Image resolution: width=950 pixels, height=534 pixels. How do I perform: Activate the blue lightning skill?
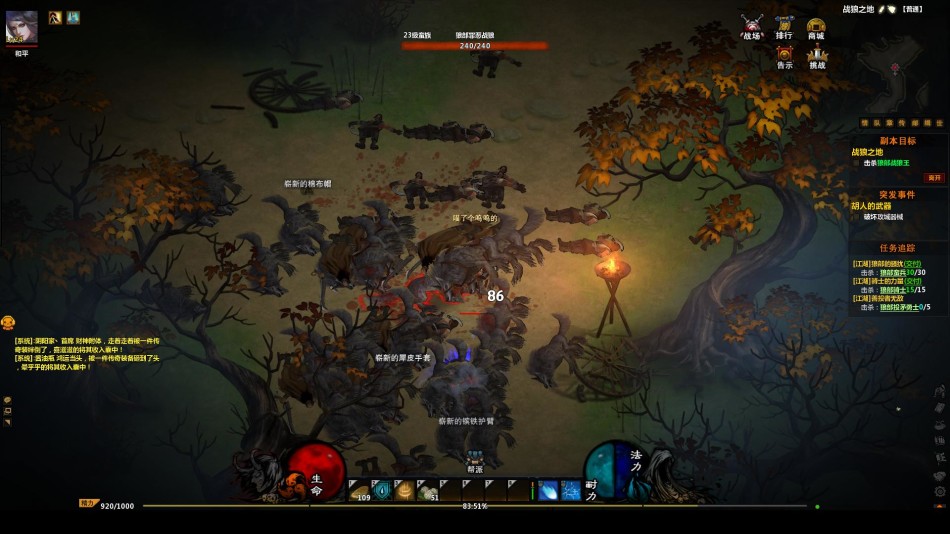click(x=571, y=490)
